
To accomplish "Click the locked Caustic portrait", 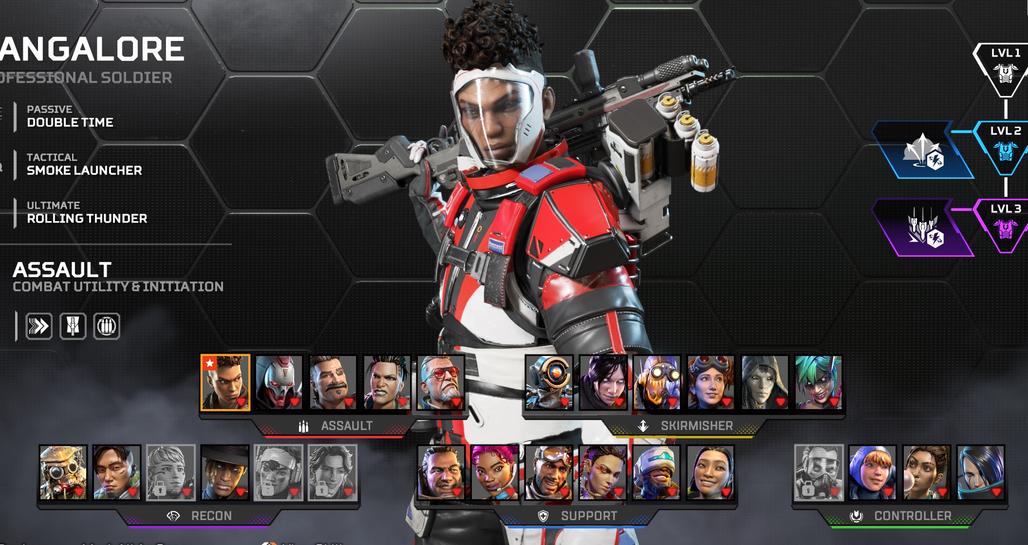I will (x=819, y=472).
